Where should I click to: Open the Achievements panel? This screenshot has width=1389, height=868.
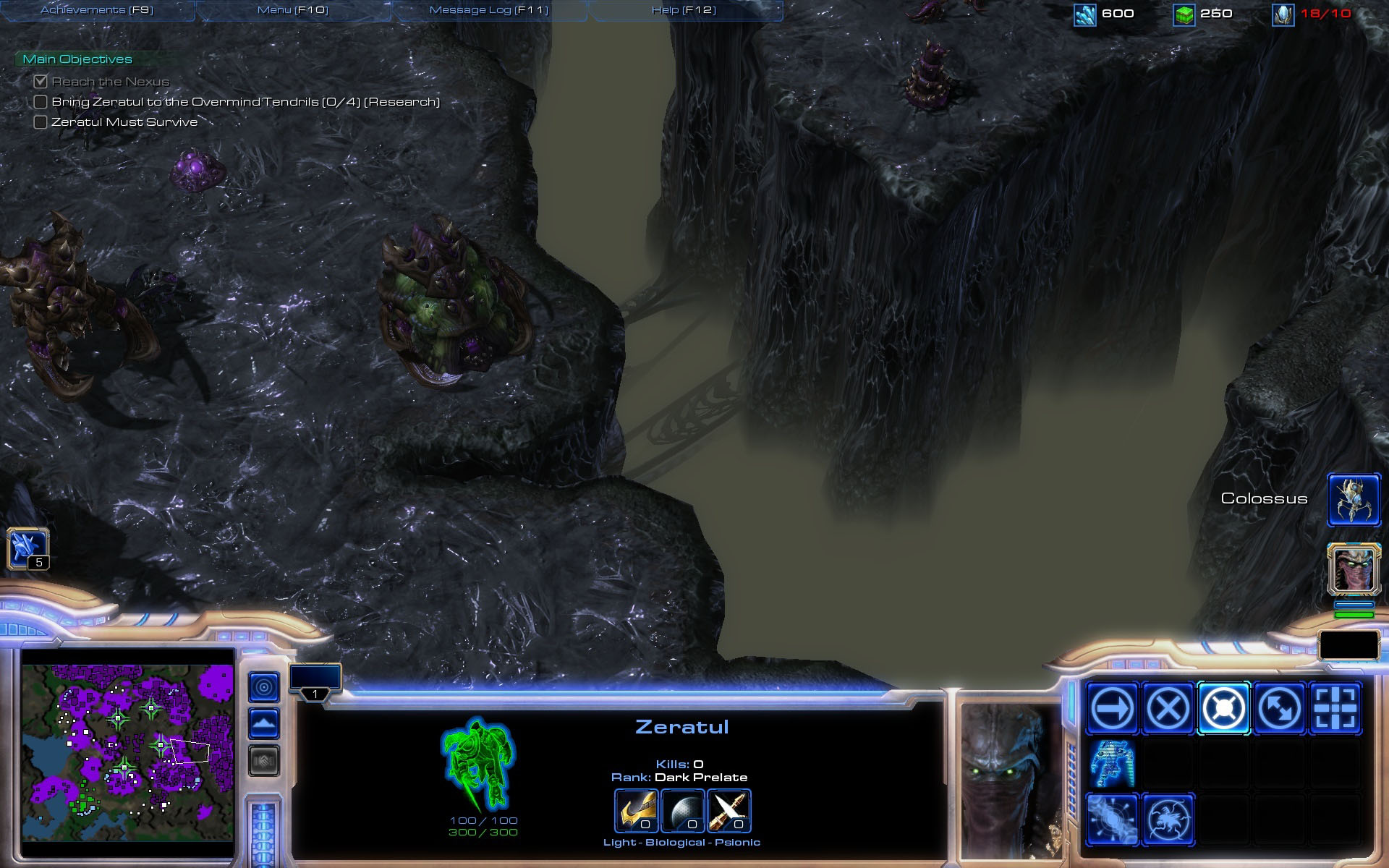coord(97,10)
